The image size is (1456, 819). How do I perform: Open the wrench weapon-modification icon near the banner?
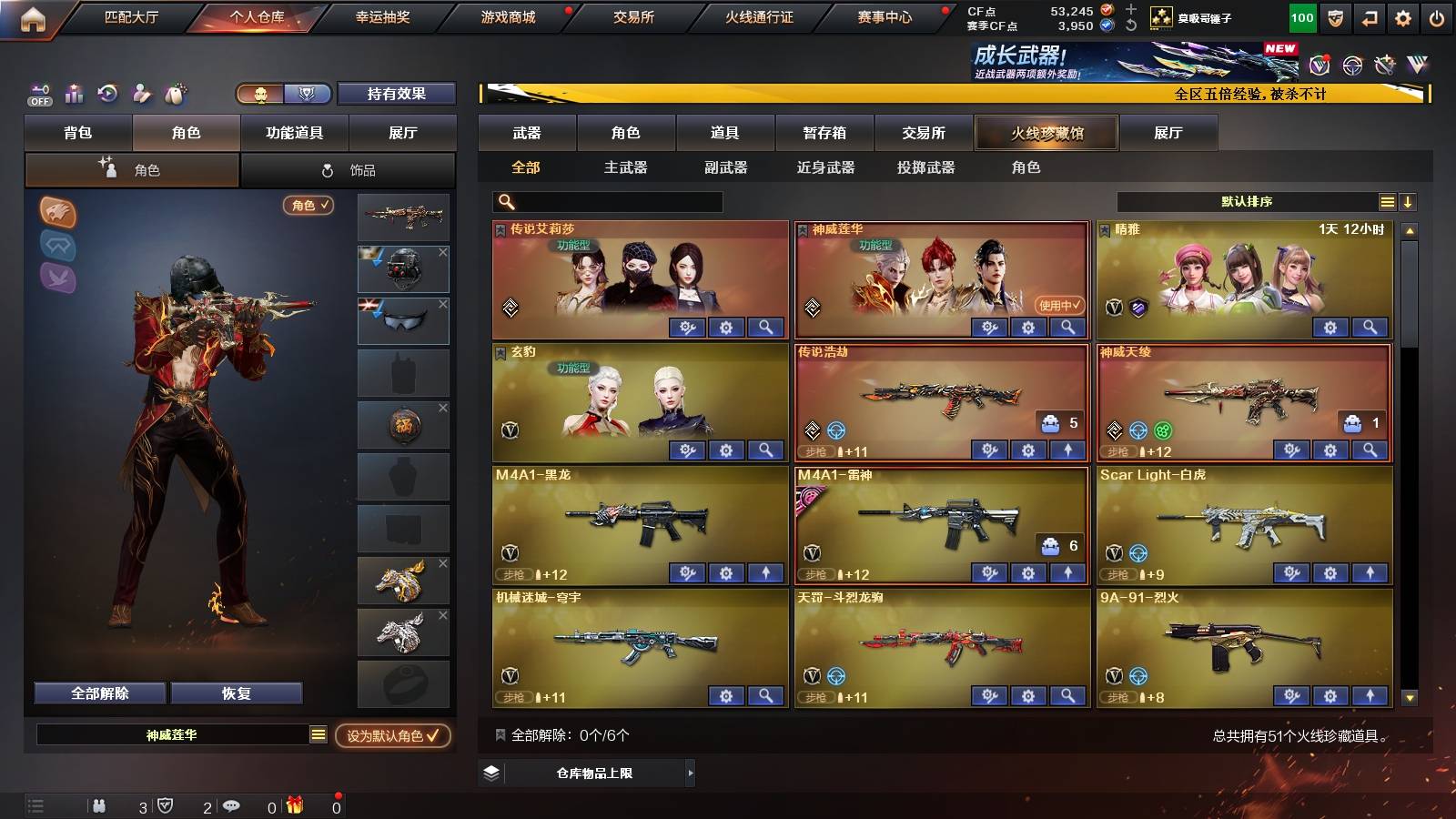point(1385,66)
